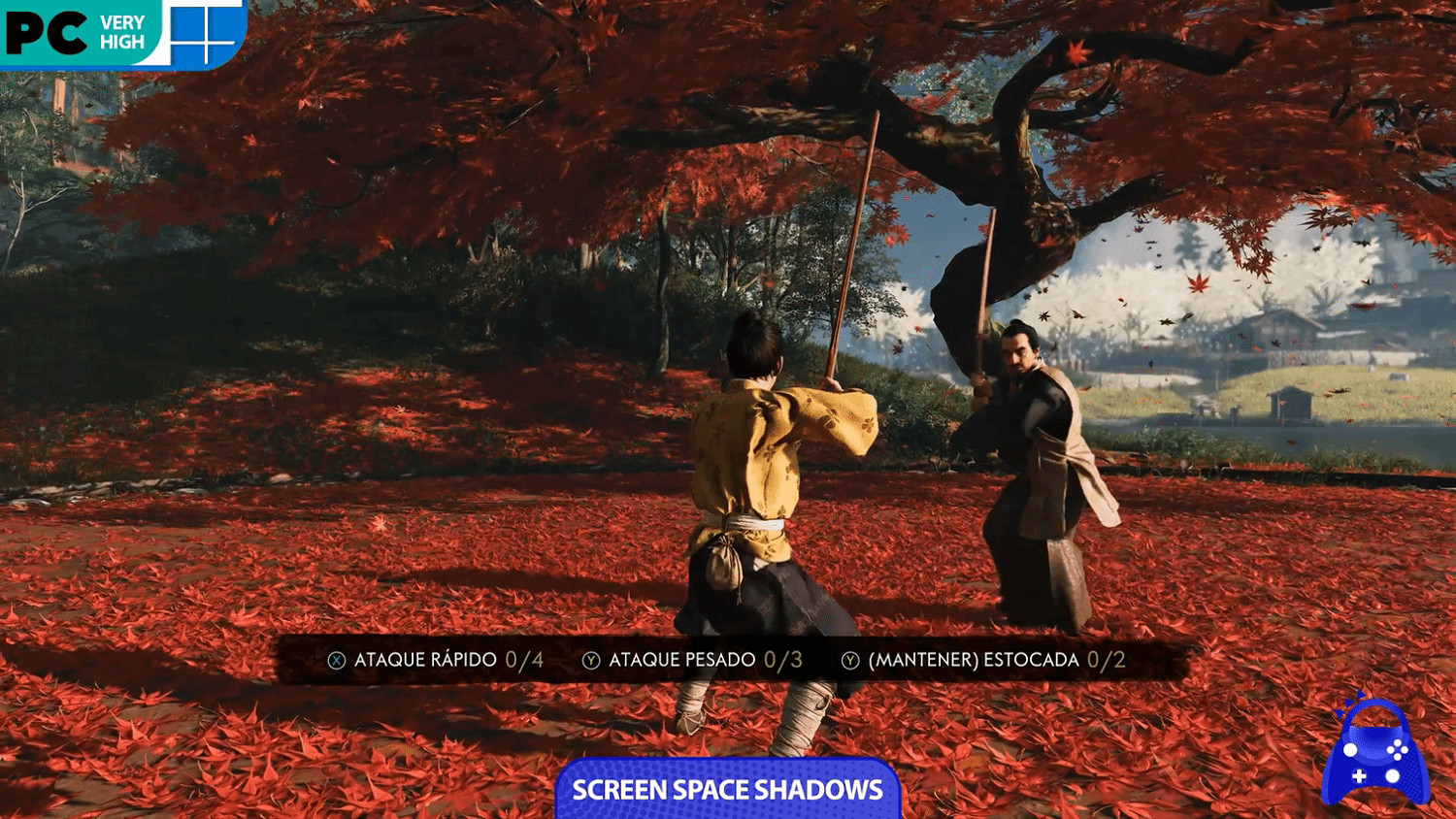Click the 0/4 progress counter

[524, 659]
